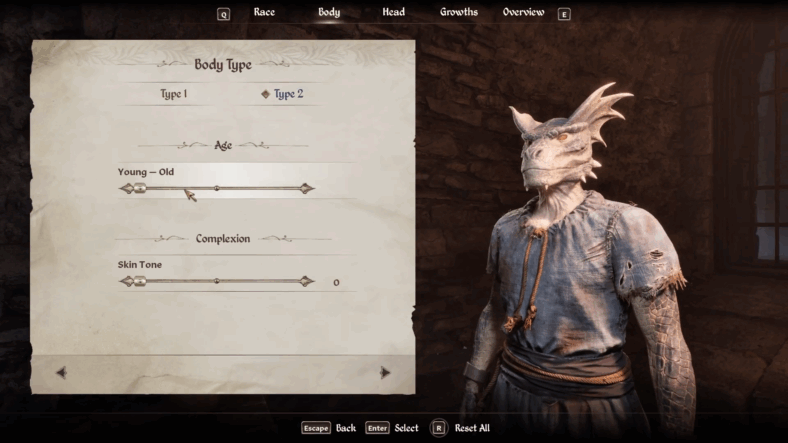
Task: Choose body Type 1
Action: [174, 94]
